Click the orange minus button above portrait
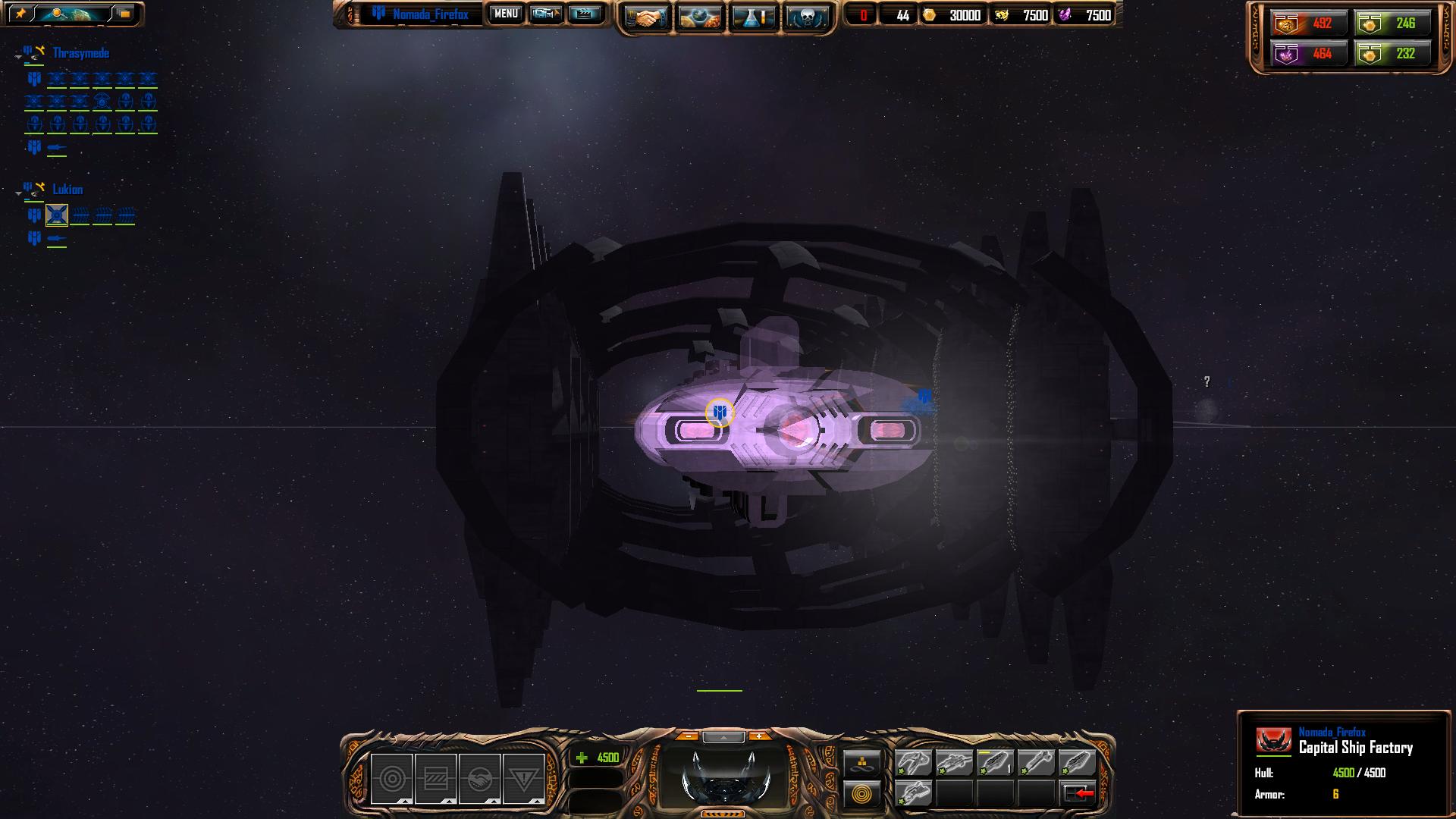Image resolution: width=1456 pixels, height=819 pixels. click(x=688, y=736)
